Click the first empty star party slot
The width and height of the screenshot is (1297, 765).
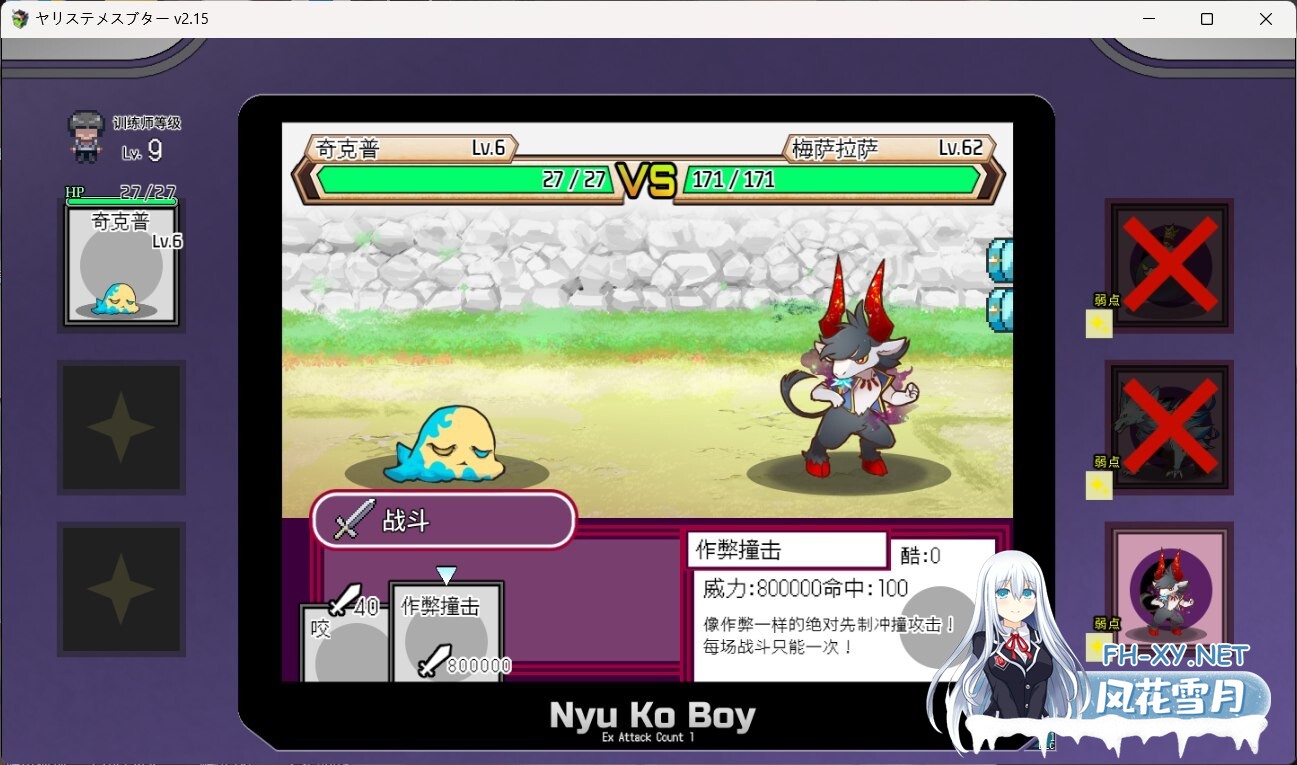tap(121, 428)
